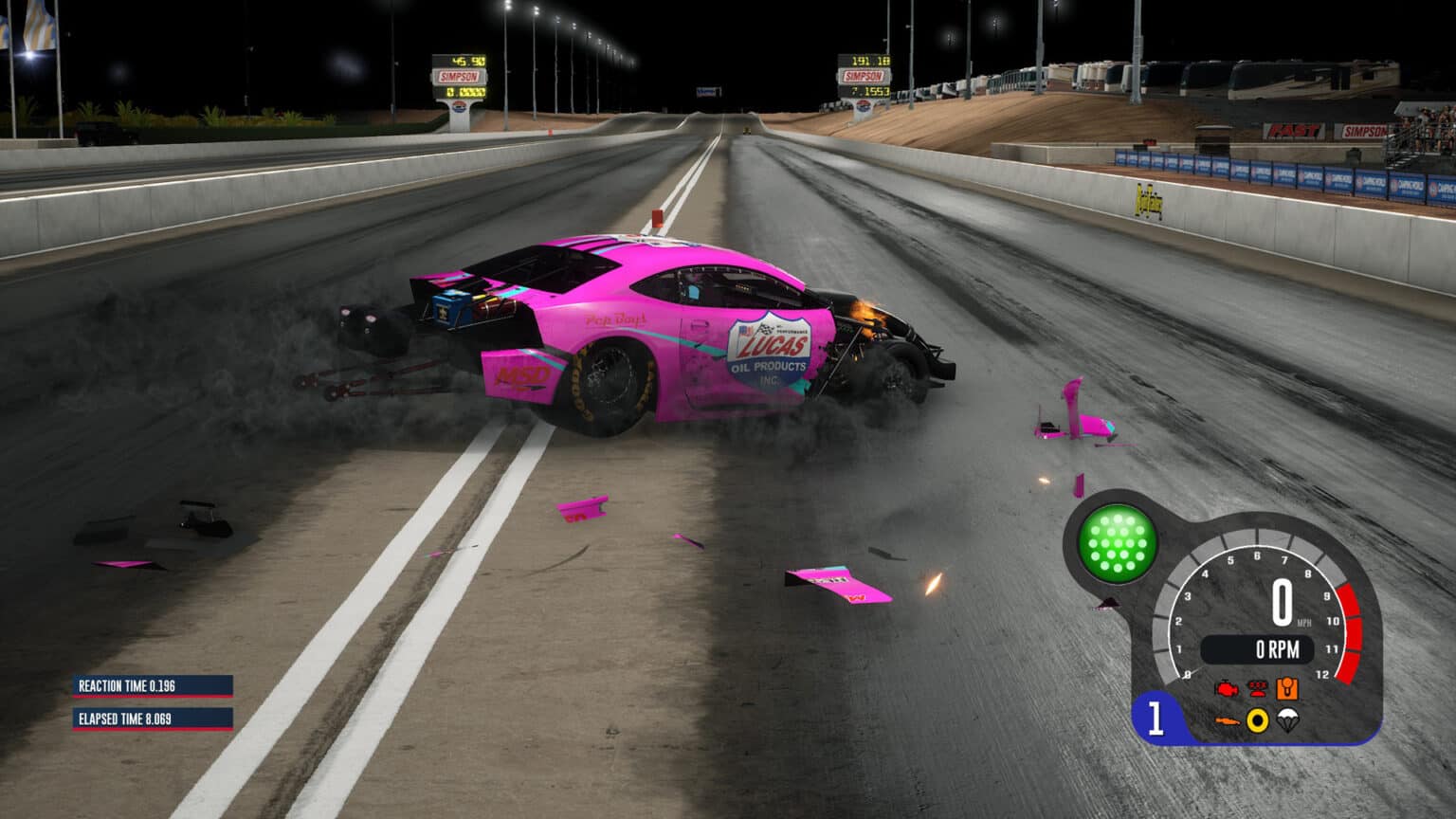Select the red engine warning icon
This screenshot has height=819, width=1456.
point(1226,689)
